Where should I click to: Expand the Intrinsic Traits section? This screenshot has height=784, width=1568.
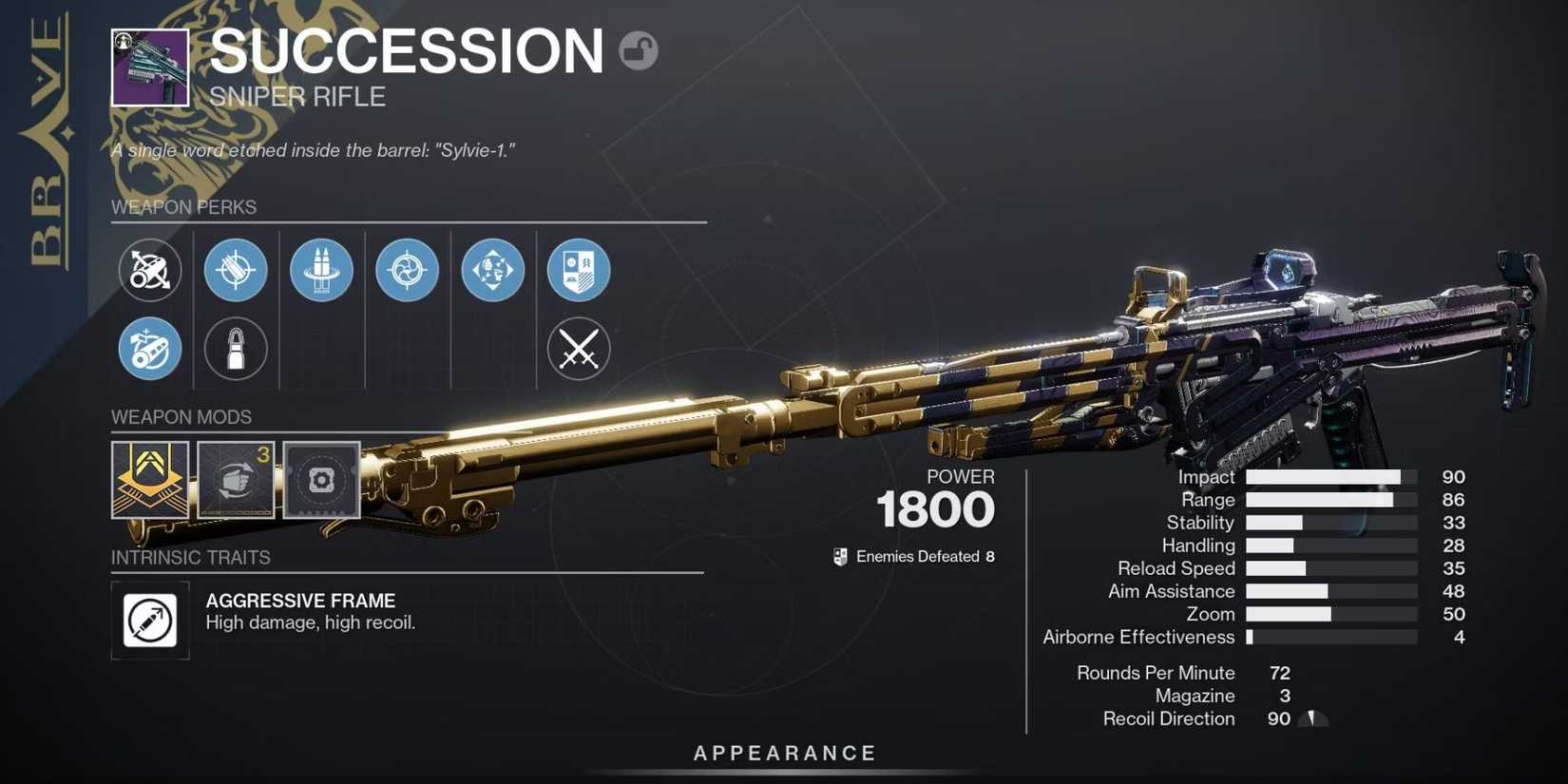pos(190,558)
